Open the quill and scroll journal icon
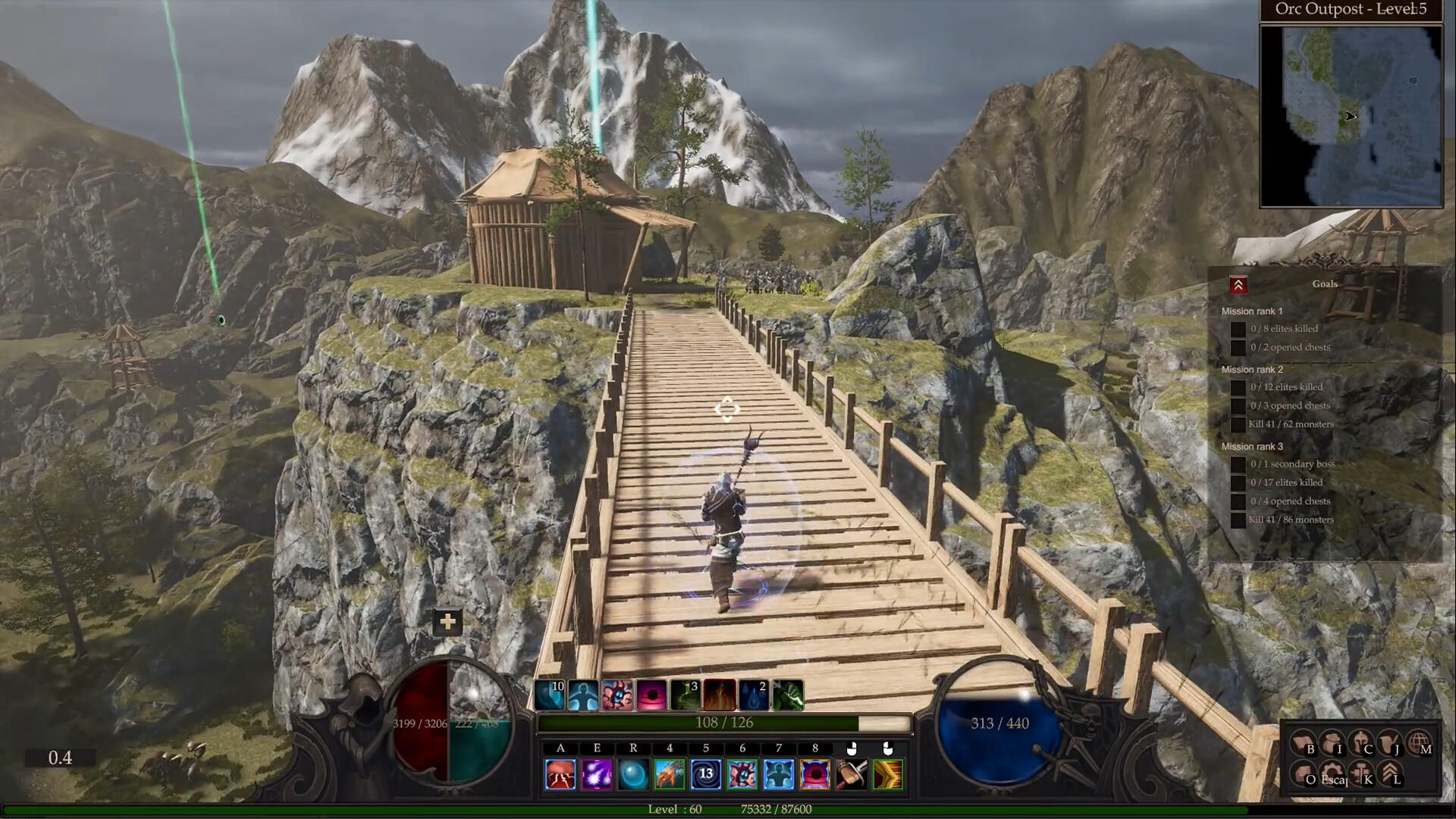Image resolution: width=1456 pixels, height=819 pixels. (1390, 744)
